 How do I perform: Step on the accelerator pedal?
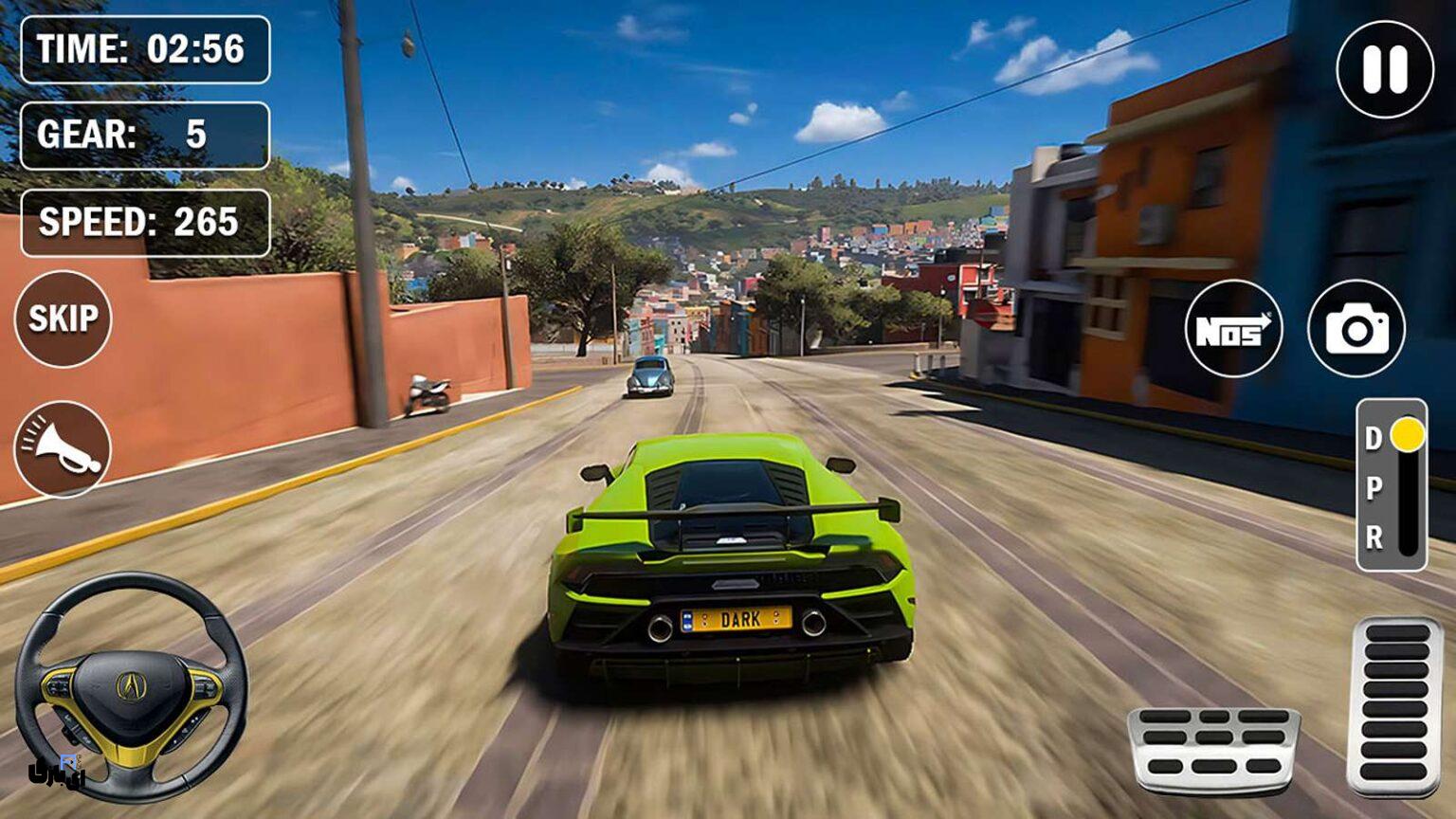tap(1395, 705)
